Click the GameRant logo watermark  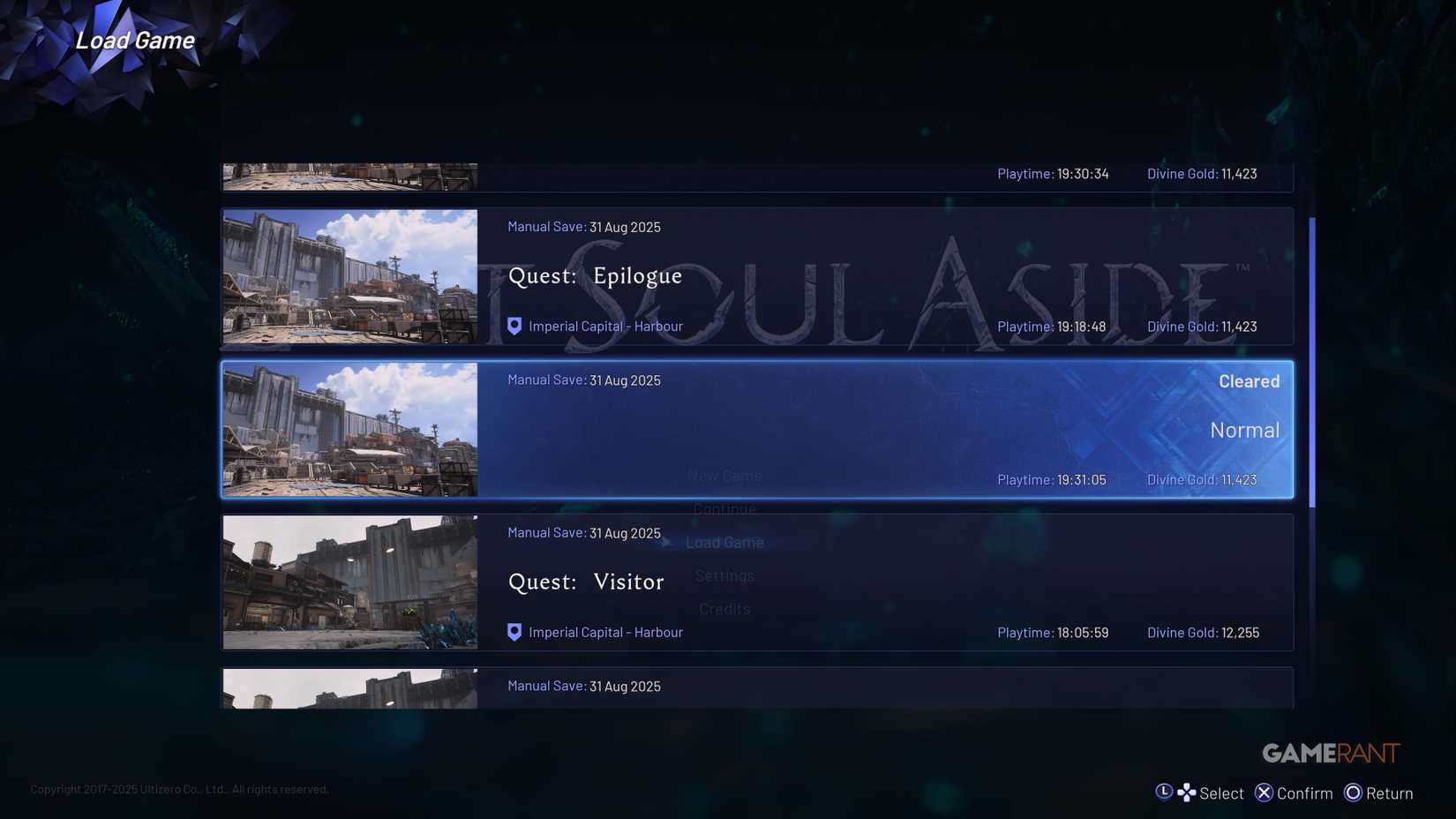tap(1329, 752)
